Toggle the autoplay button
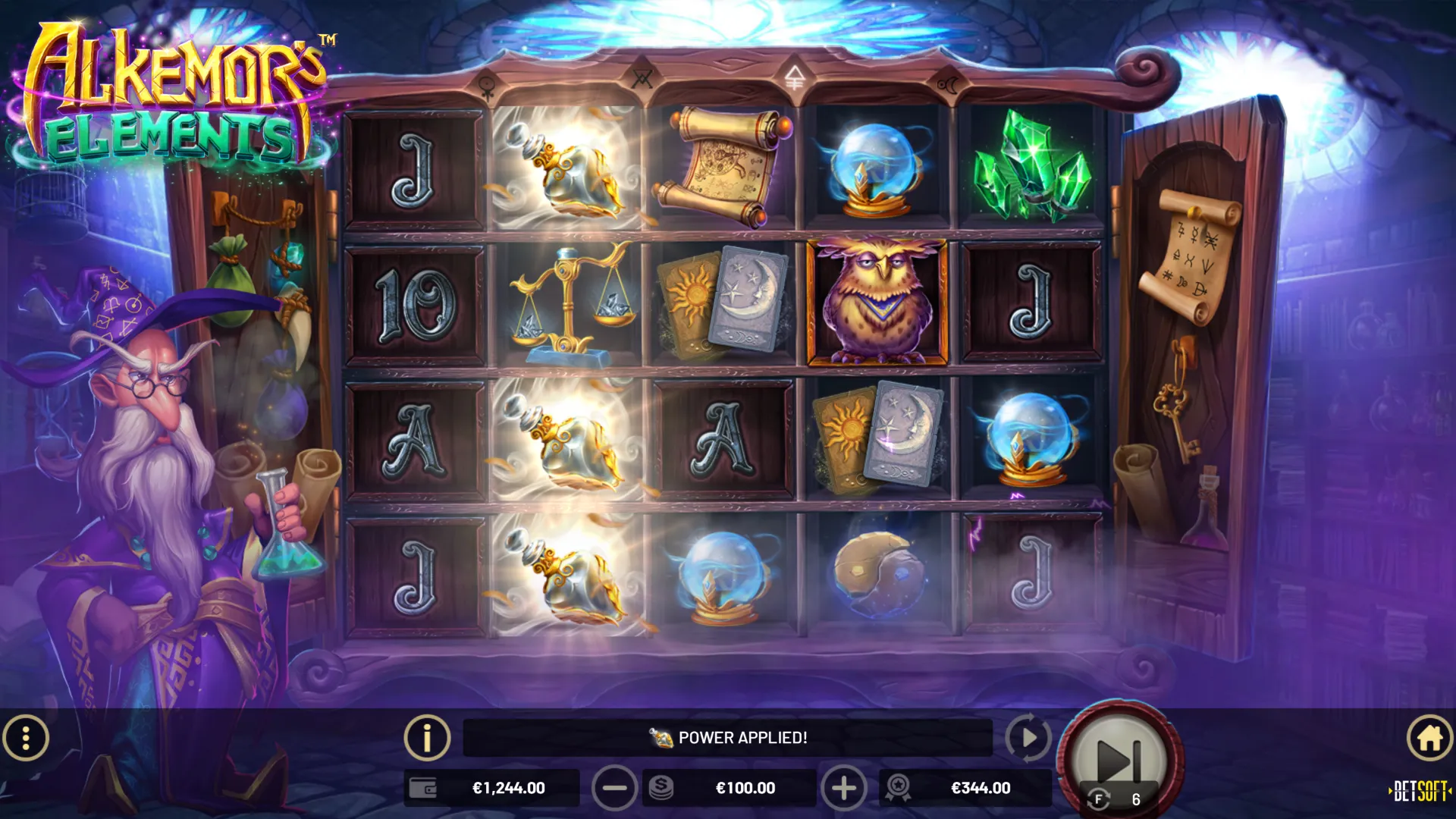 [x=1028, y=738]
